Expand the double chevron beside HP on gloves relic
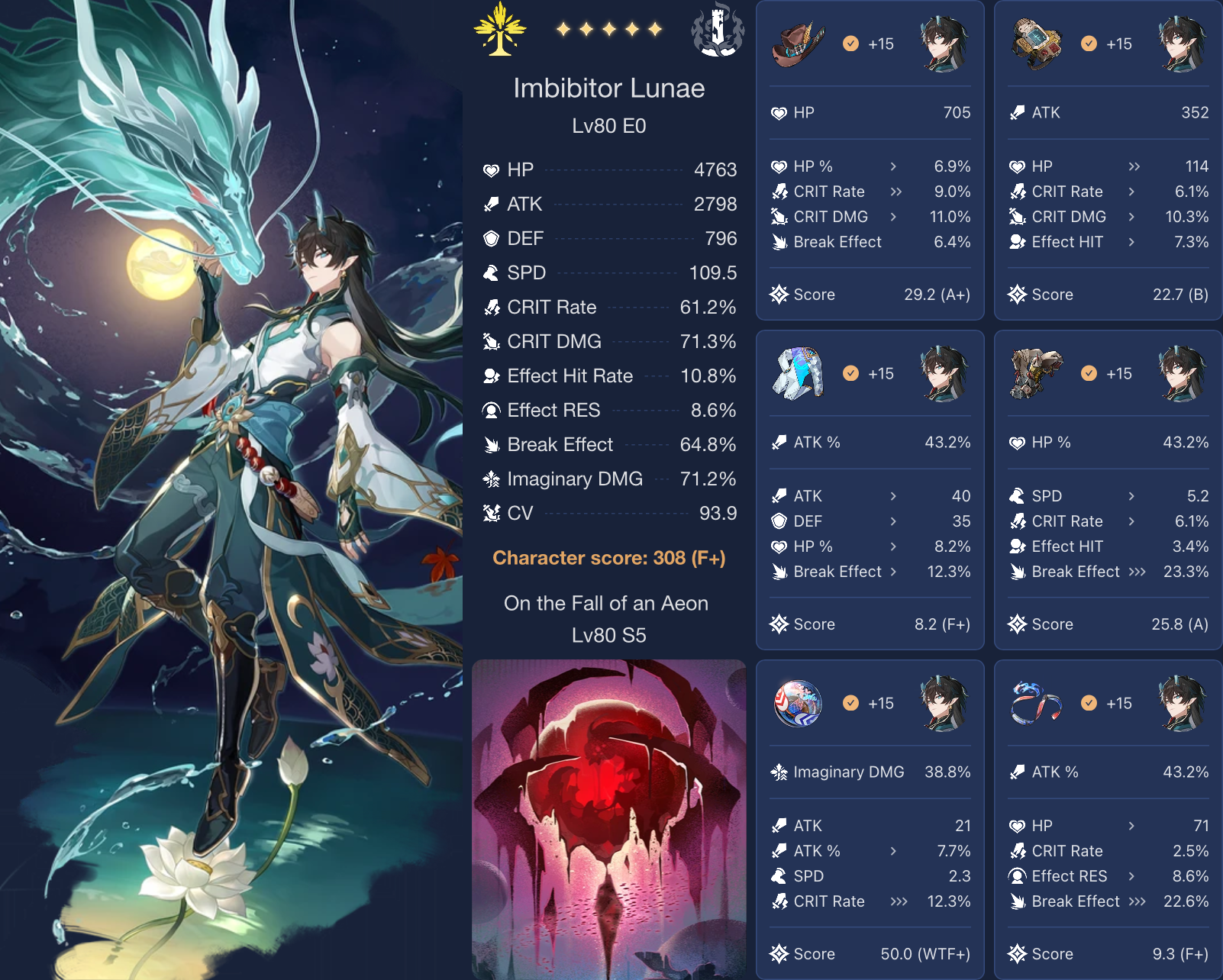The height and width of the screenshot is (980, 1223). tap(1132, 166)
